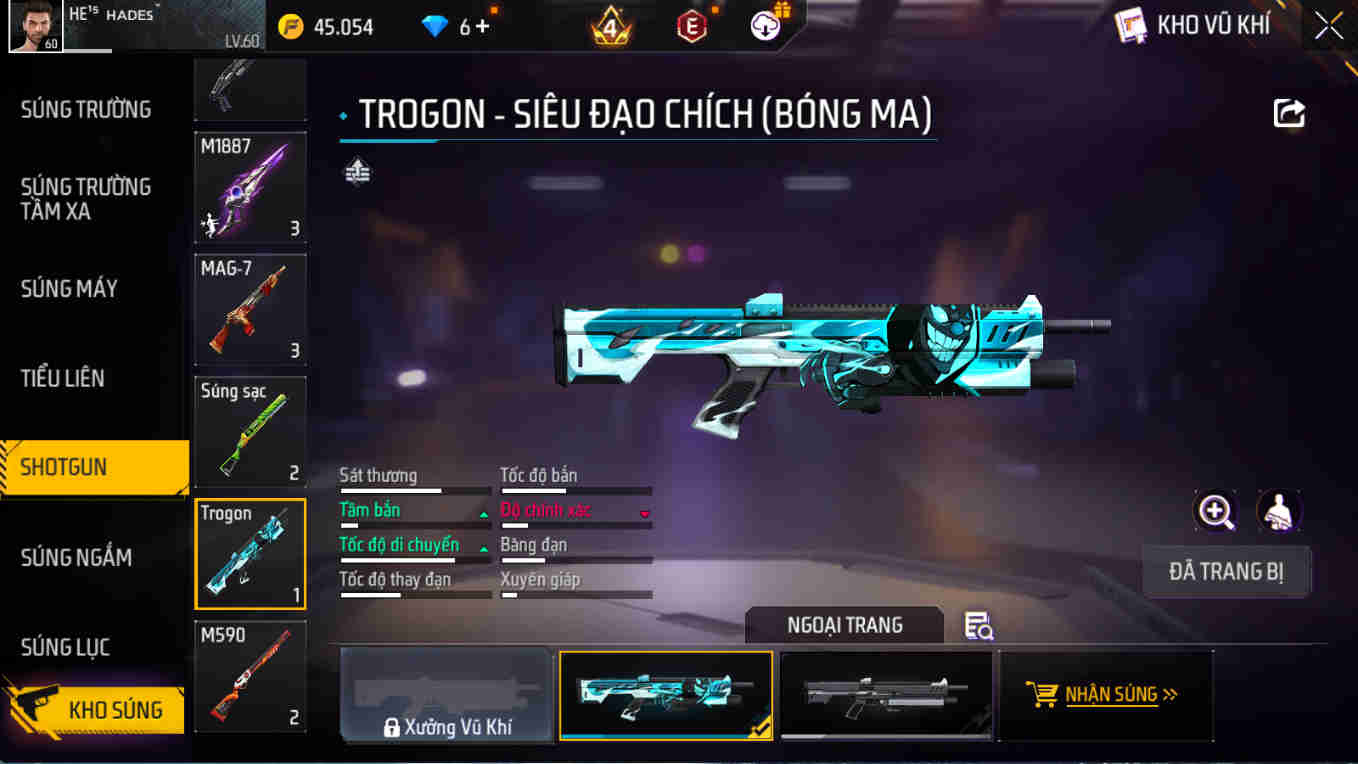Zoom in with the magnifier icon

pyautogui.click(x=1216, y=512)
